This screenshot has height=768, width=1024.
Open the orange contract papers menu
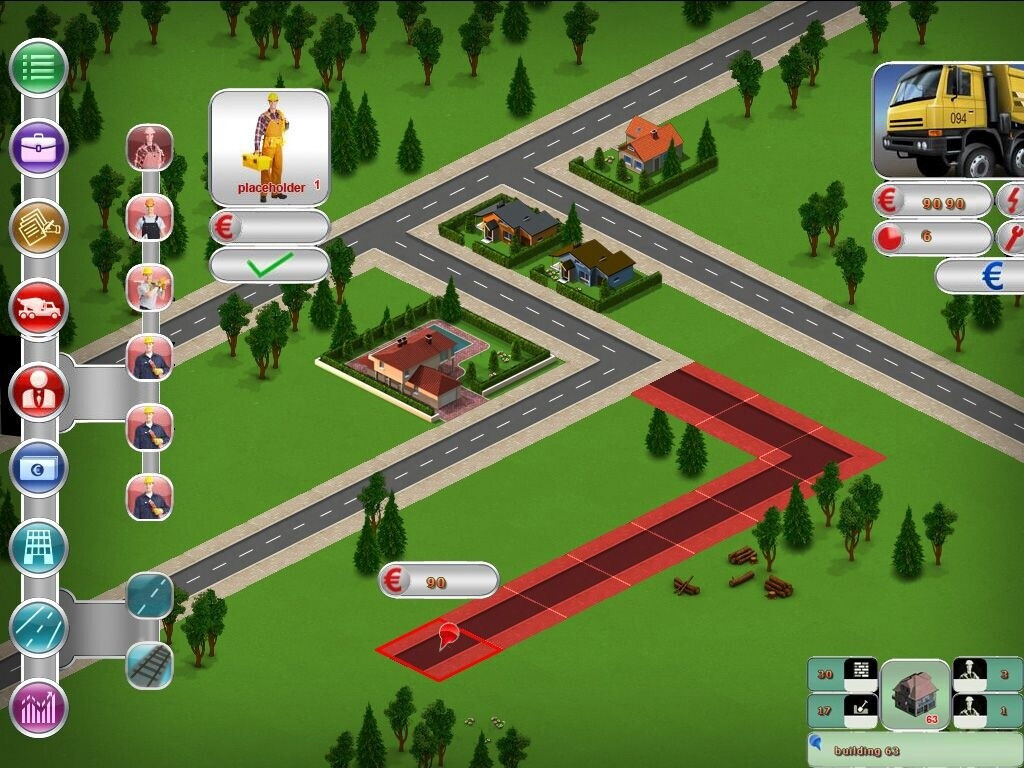coord(38,228)
